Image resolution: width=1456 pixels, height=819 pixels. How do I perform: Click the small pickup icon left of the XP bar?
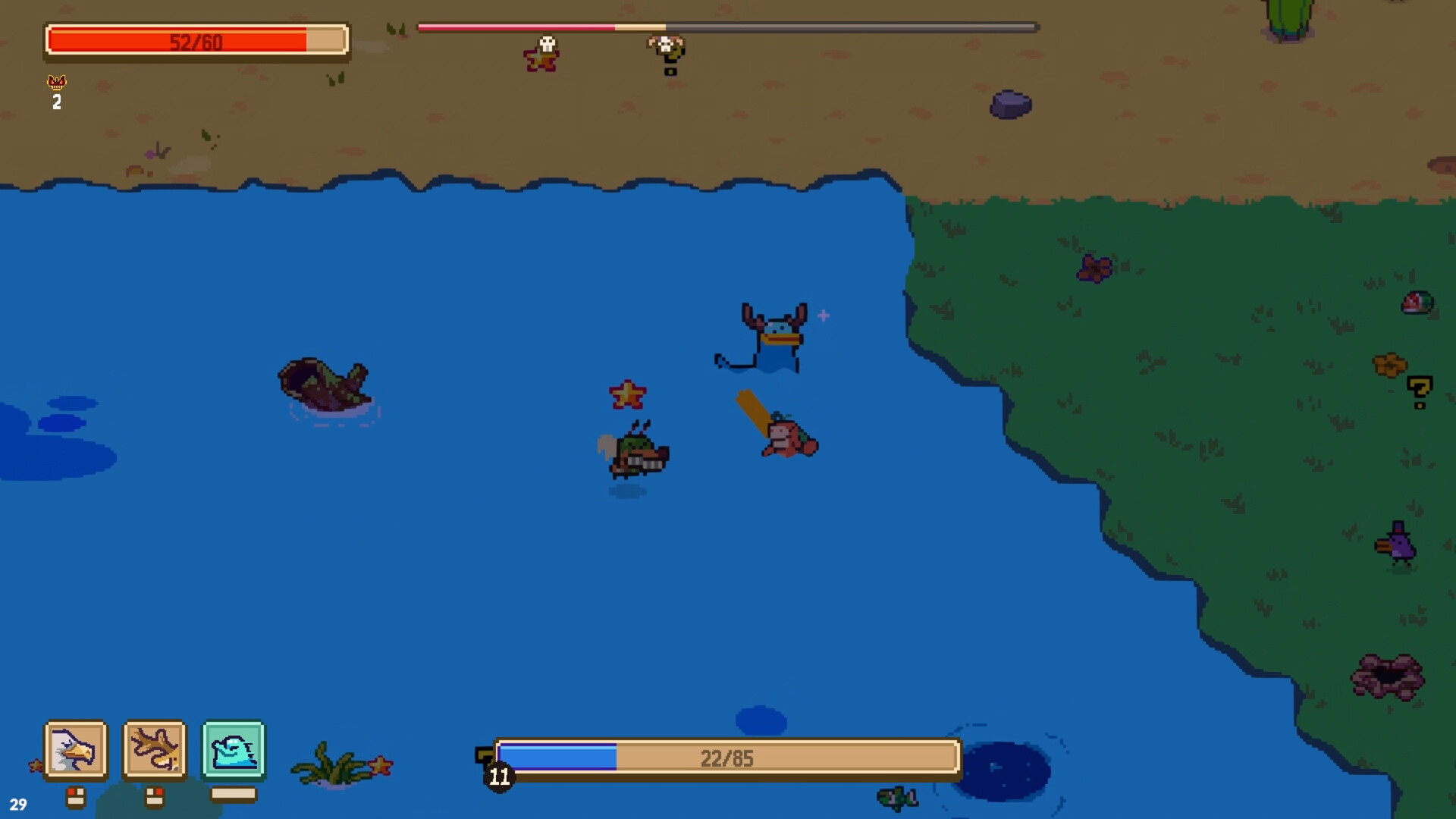[x=483, y=755]
